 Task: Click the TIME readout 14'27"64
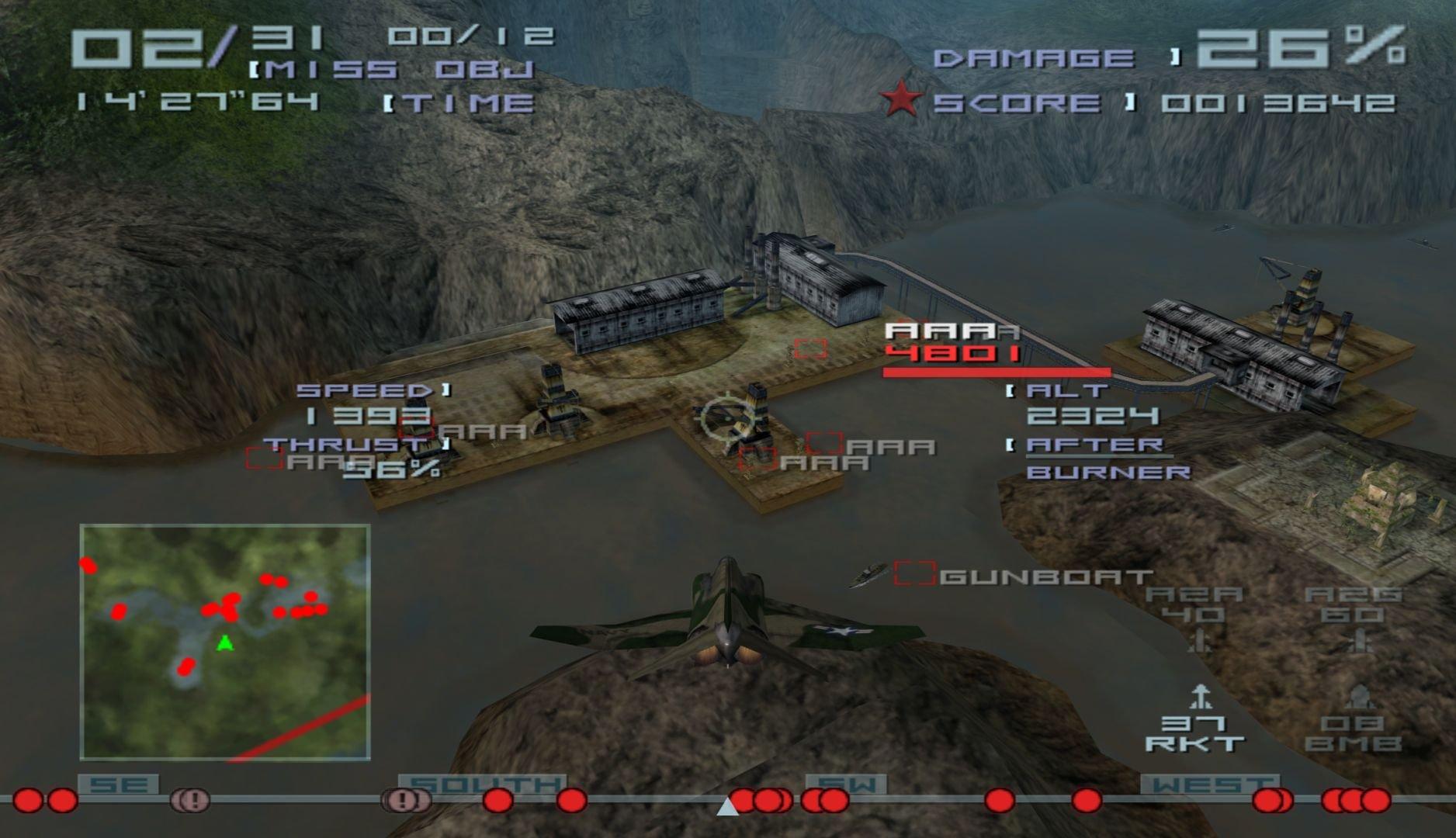pyautogui.click(x=196, y=101)
